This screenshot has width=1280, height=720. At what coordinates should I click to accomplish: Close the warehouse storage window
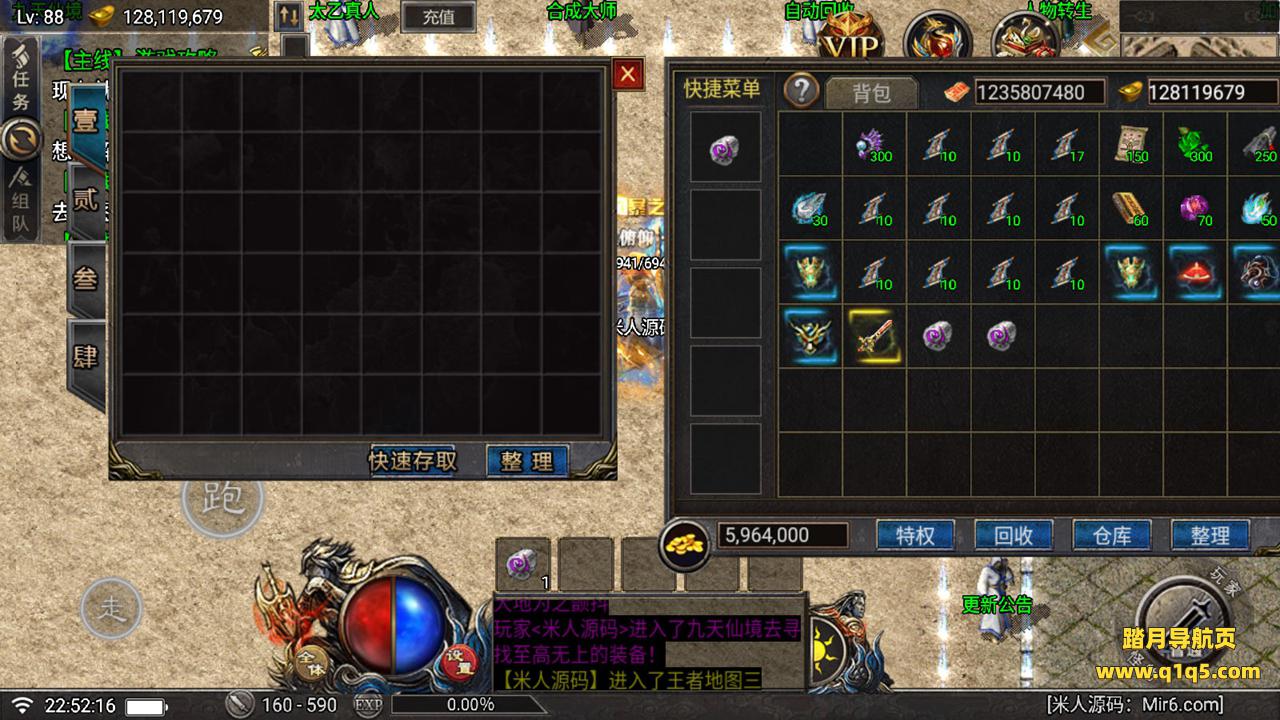pyautogui.click(x=627, y=74)
